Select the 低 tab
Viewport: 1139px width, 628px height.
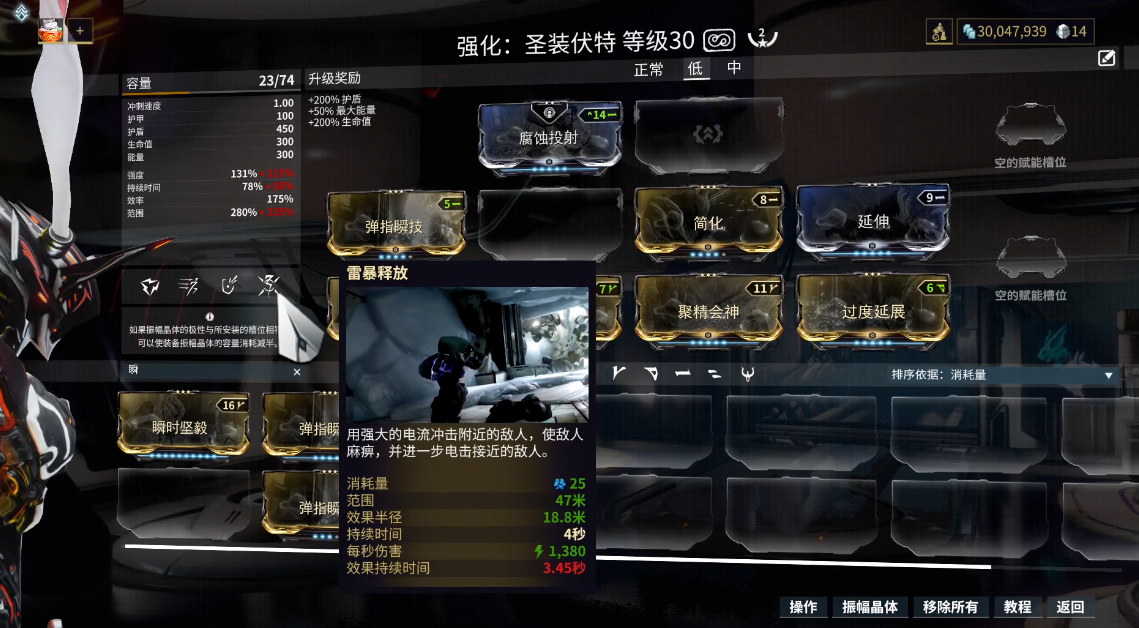point(694,69)
